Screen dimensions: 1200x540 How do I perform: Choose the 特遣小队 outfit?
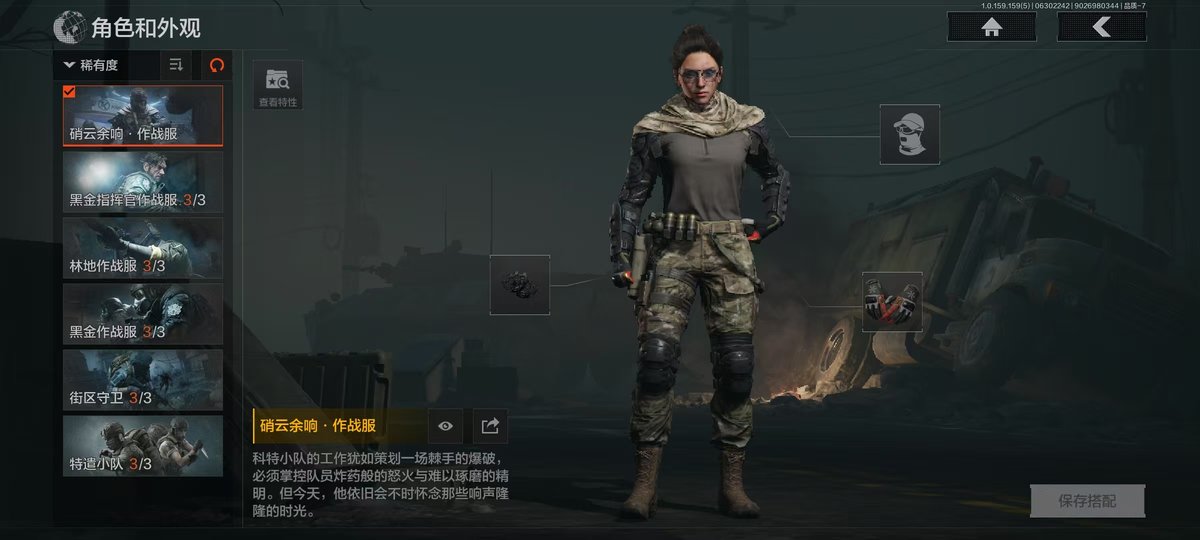143,446
